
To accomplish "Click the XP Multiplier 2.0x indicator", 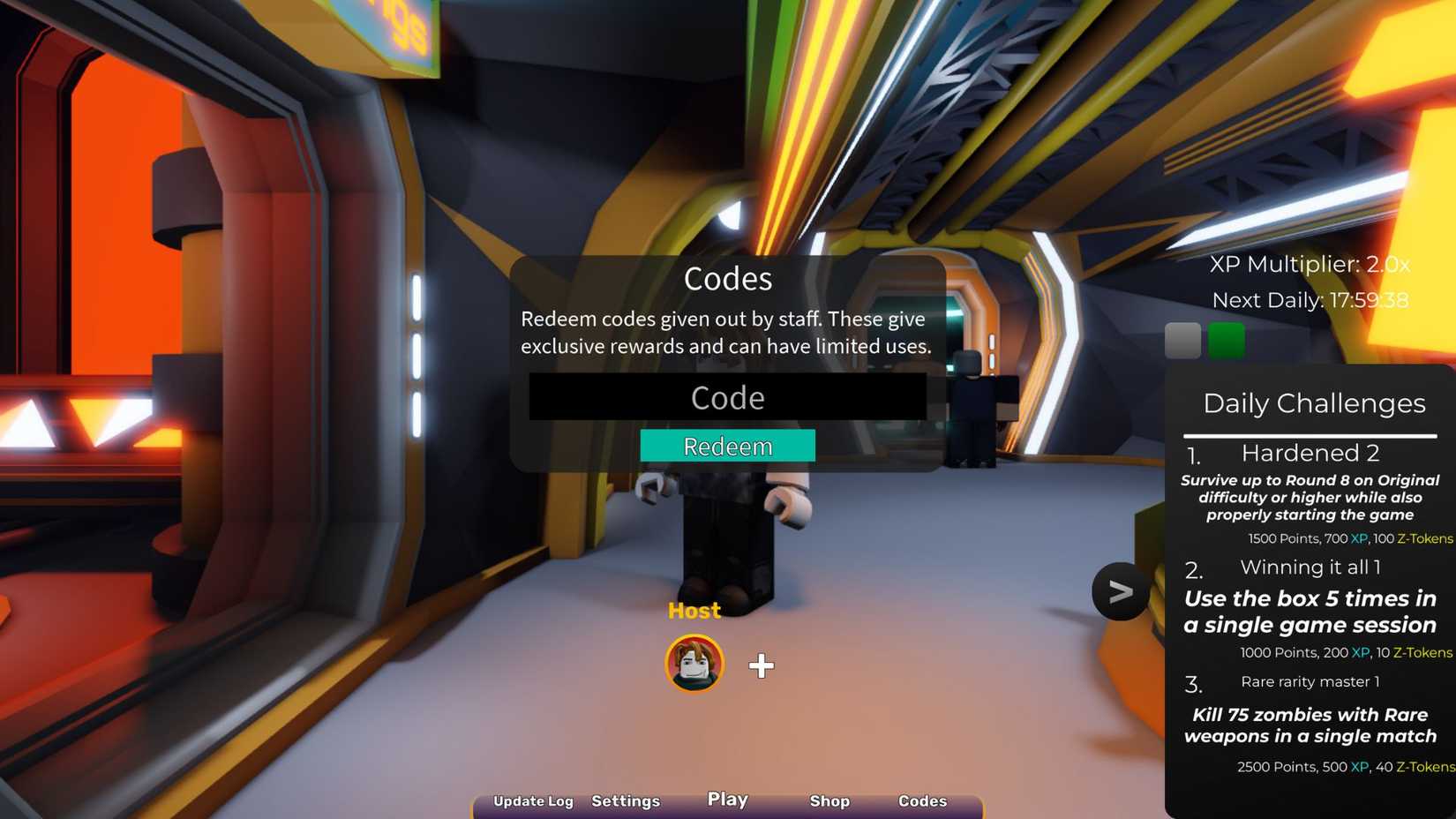I will coord(1311,263).
